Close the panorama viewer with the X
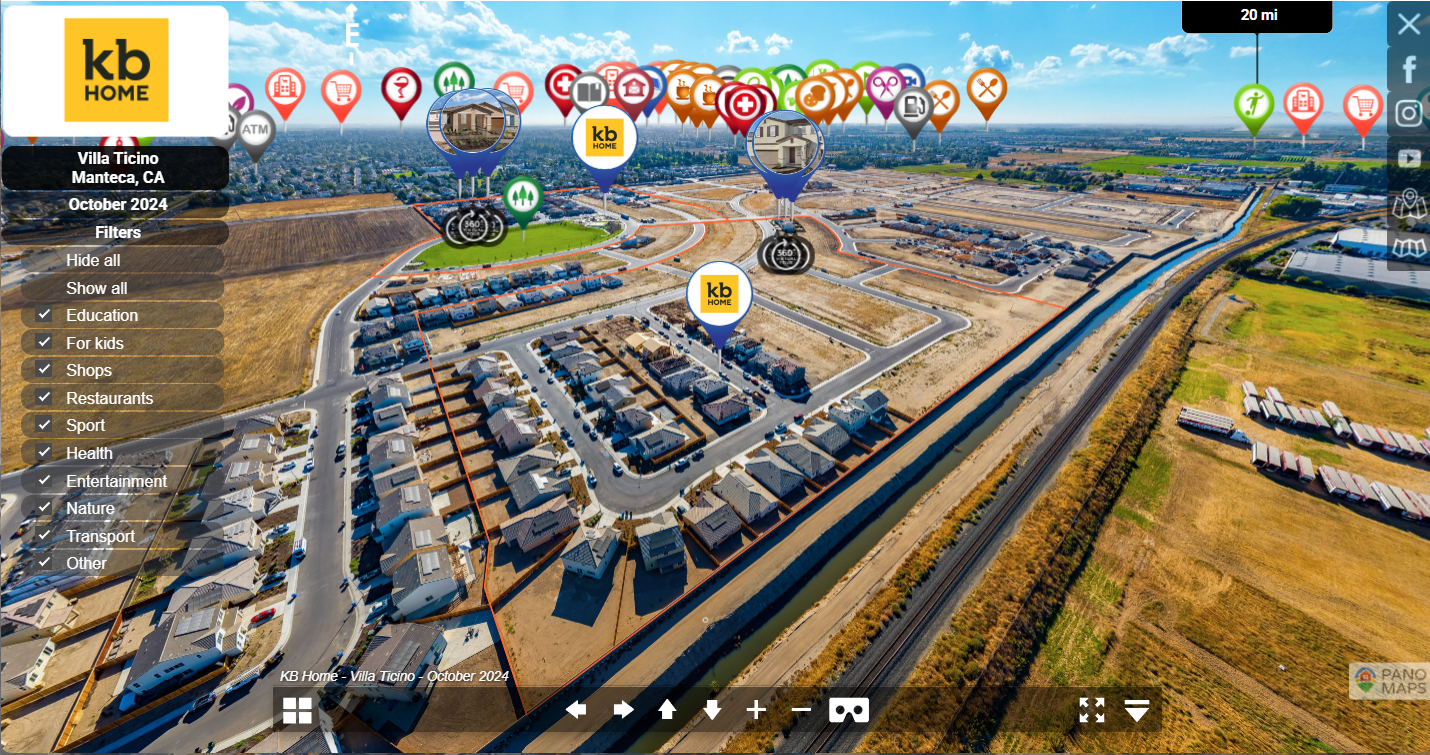 tap(1408, 24)
